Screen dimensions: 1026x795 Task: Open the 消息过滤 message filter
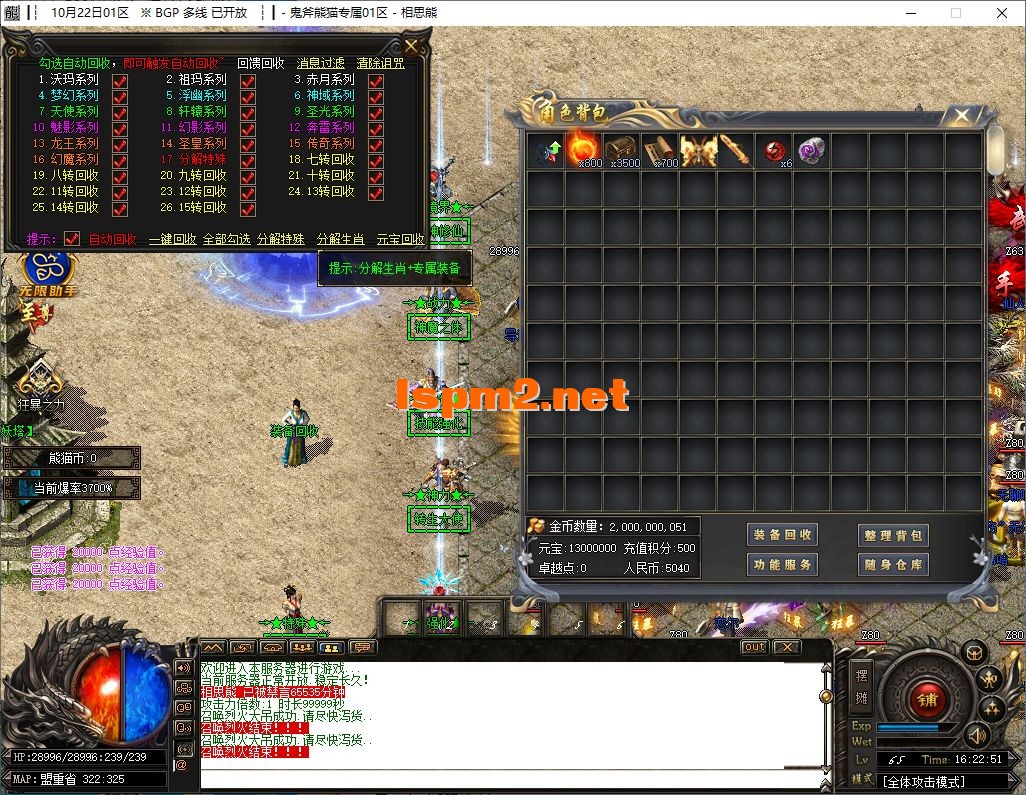(x=320, y=63)
